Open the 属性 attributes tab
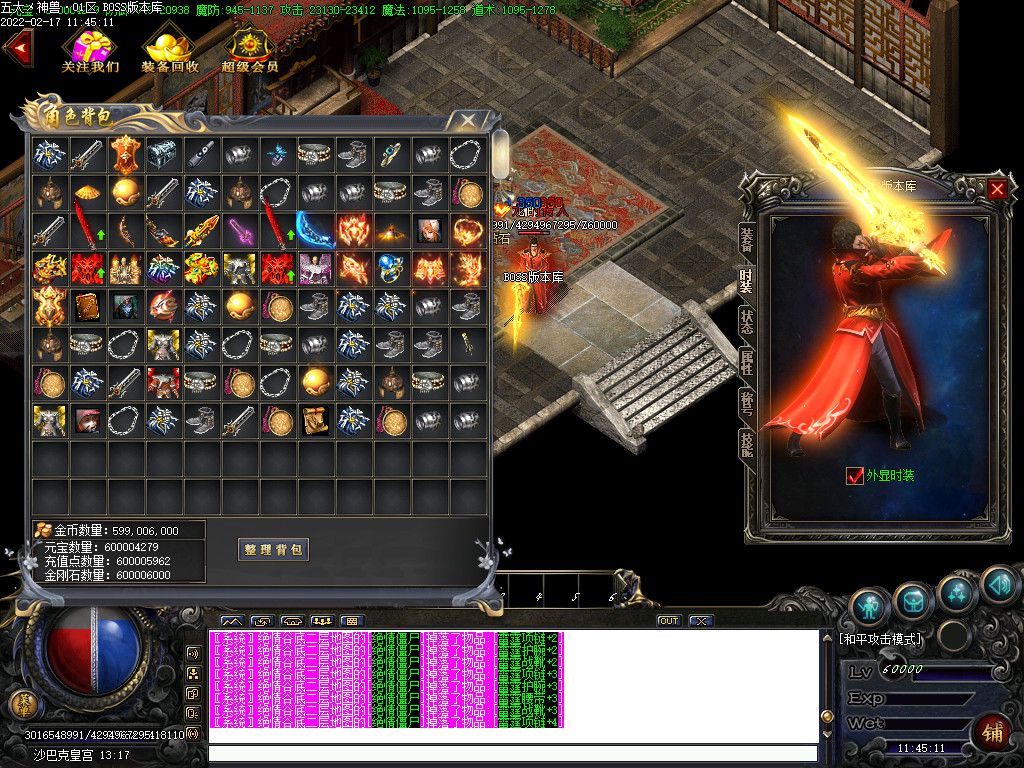This screenshot has width=1024, height=768. pos(747,362)
